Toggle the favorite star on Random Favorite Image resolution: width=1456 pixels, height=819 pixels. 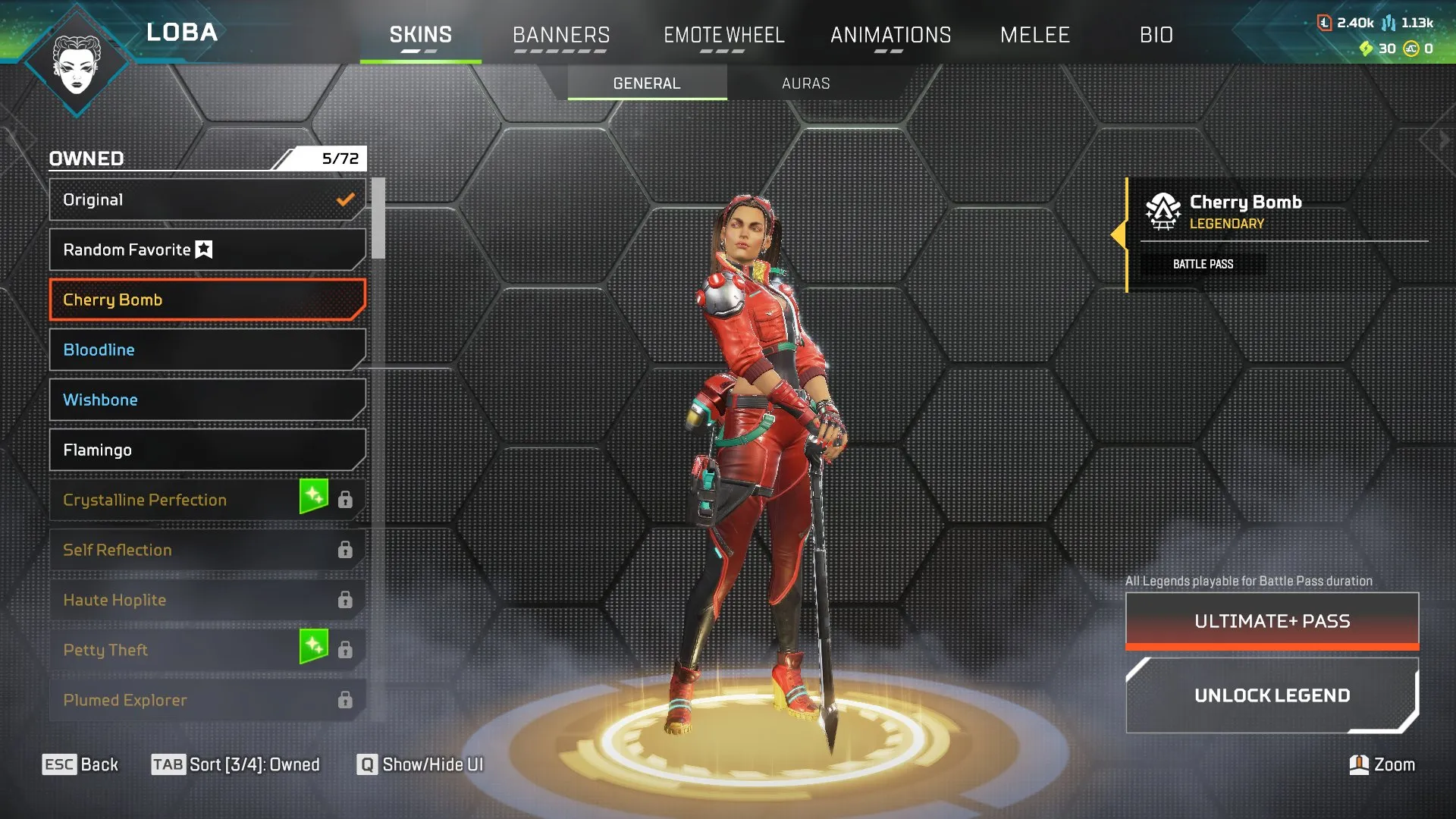coord(203,249)
